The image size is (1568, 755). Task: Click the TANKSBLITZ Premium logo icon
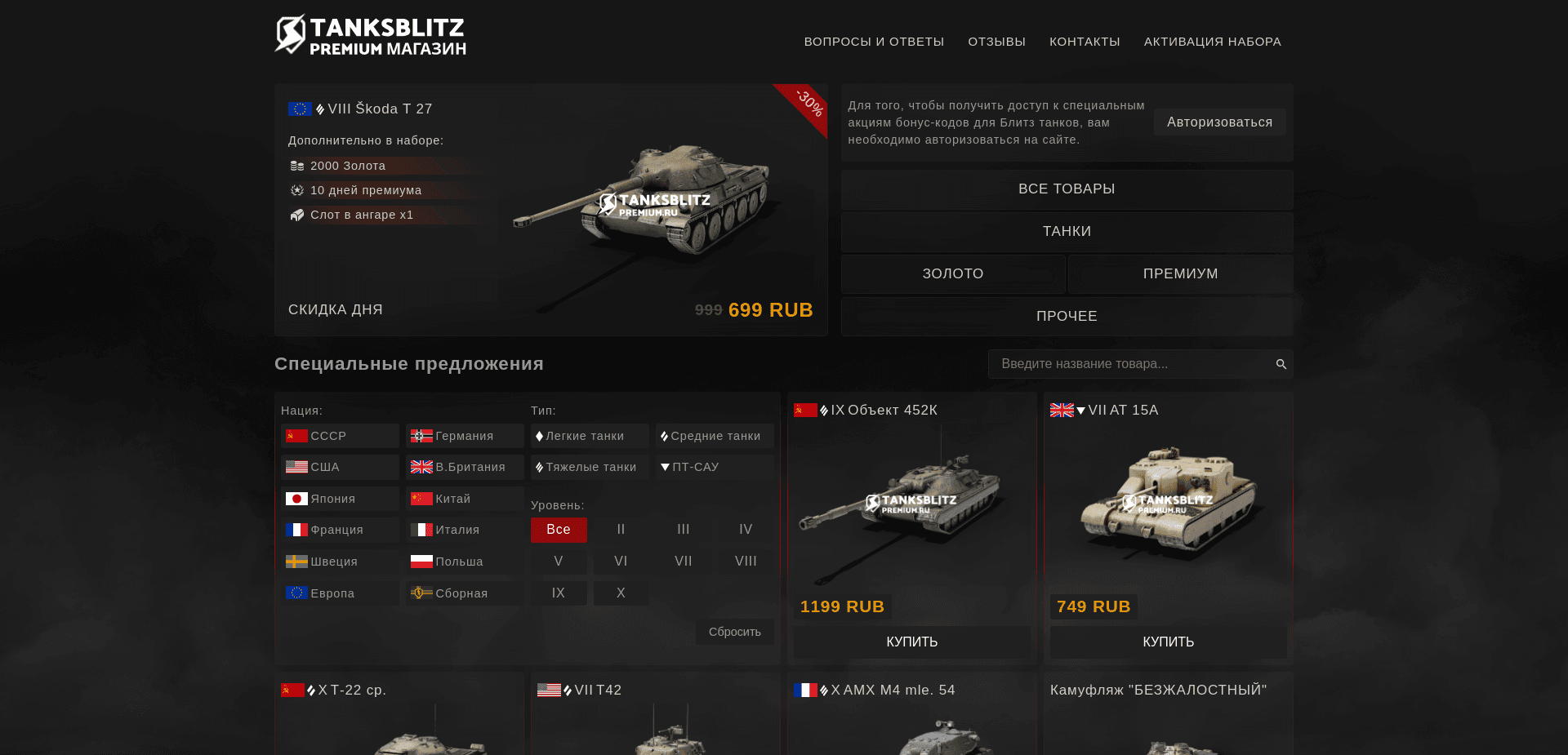289,33
